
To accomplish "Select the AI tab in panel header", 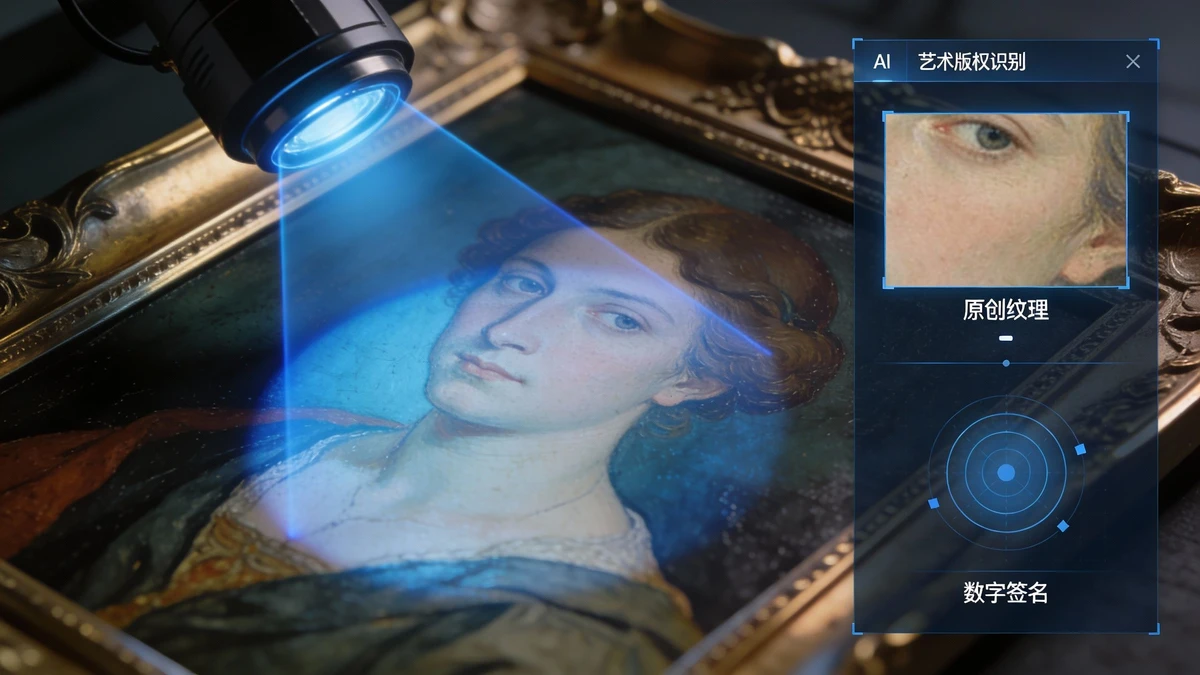I will pos(881,62).
